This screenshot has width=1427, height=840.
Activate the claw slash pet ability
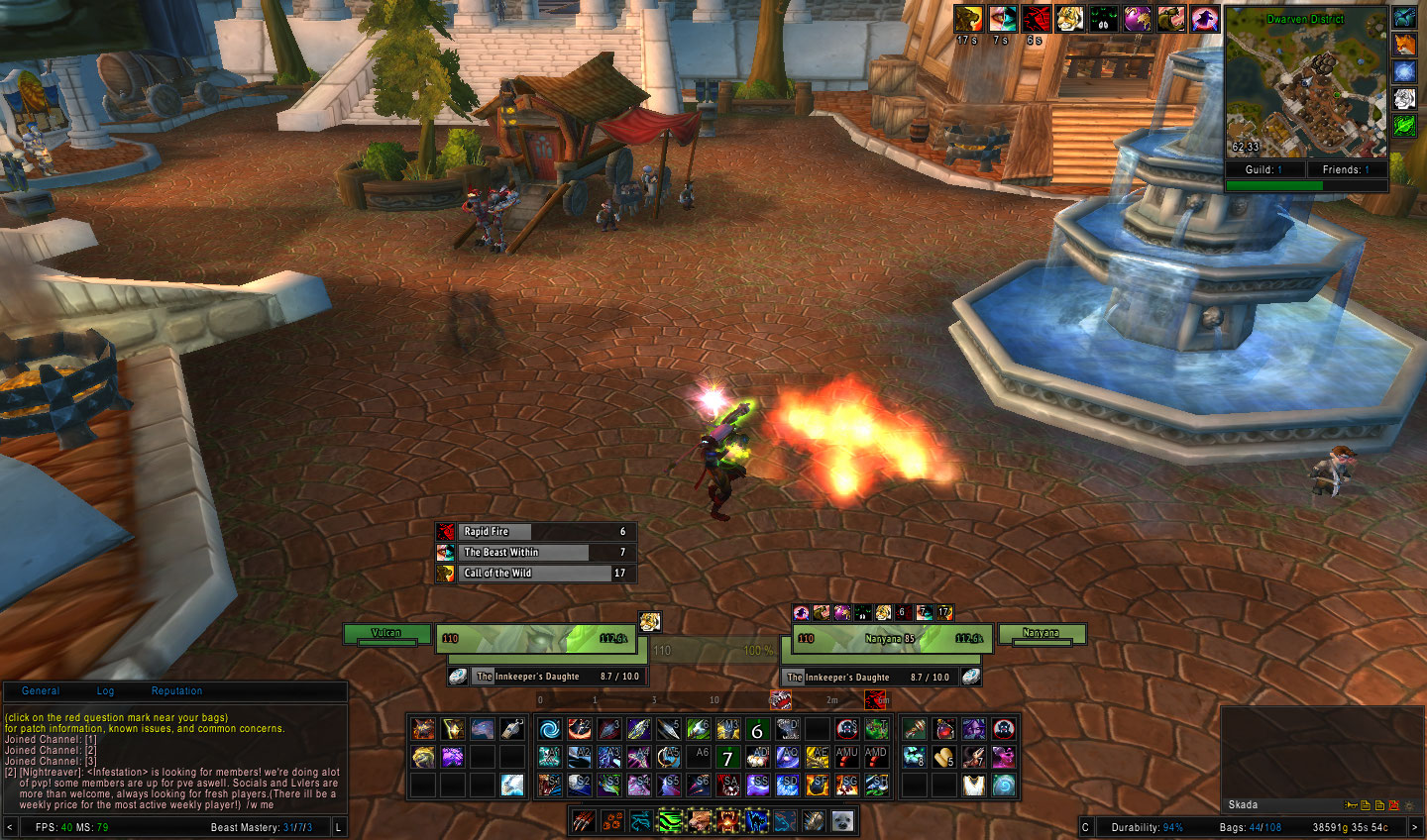tap(584, 821)
